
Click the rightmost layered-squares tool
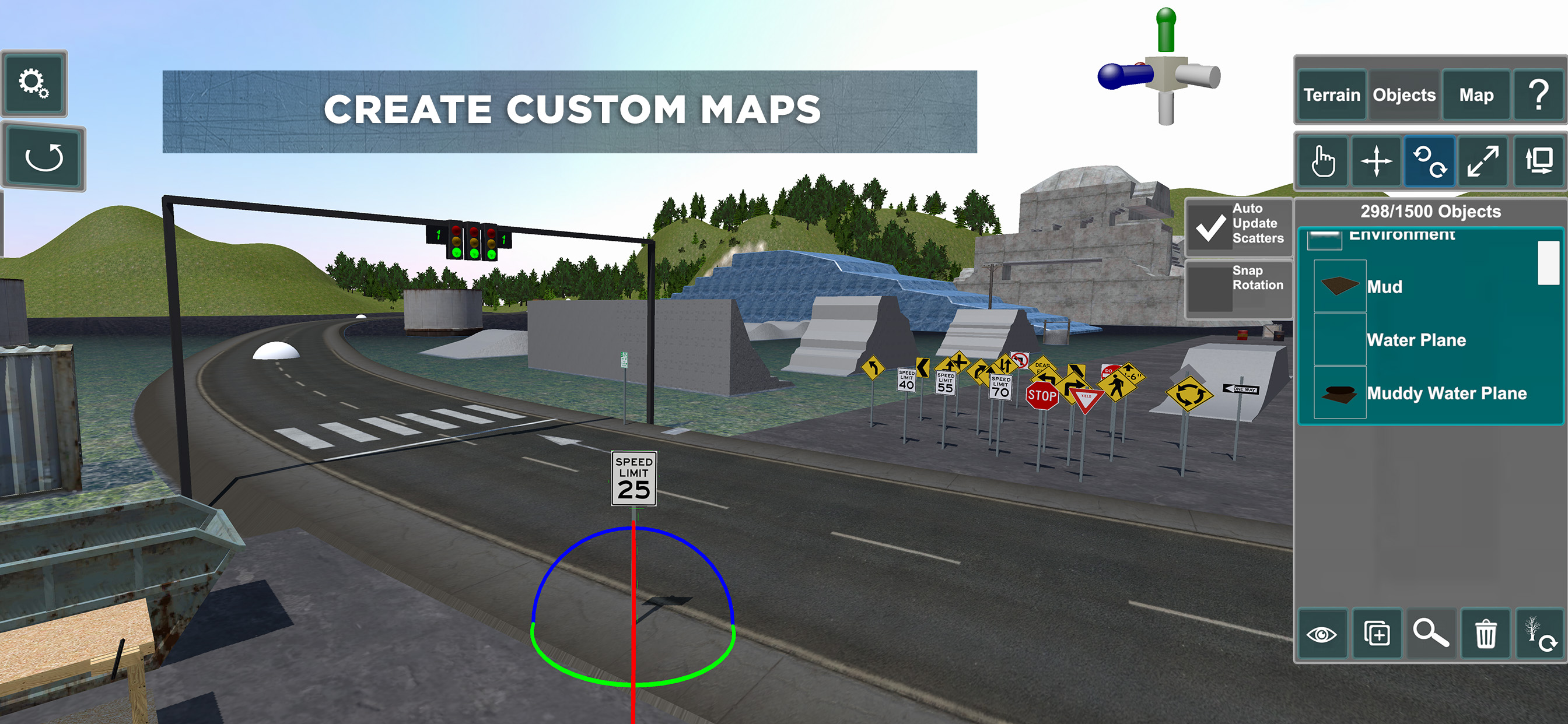[1538, 162]
